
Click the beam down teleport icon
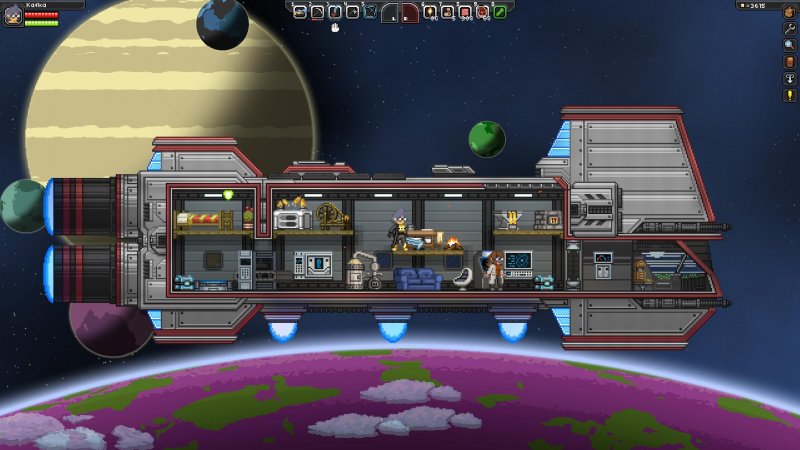pos(789,78)
